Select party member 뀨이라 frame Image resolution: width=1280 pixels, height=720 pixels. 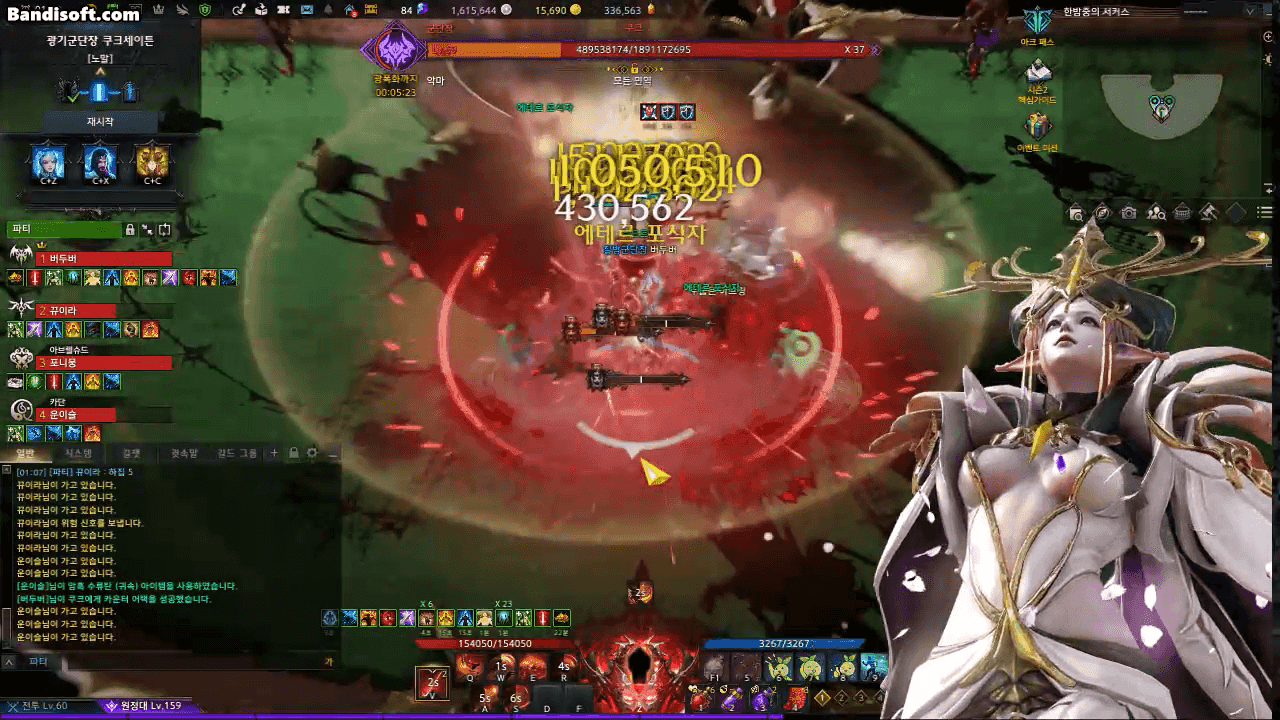coord(89,311)
